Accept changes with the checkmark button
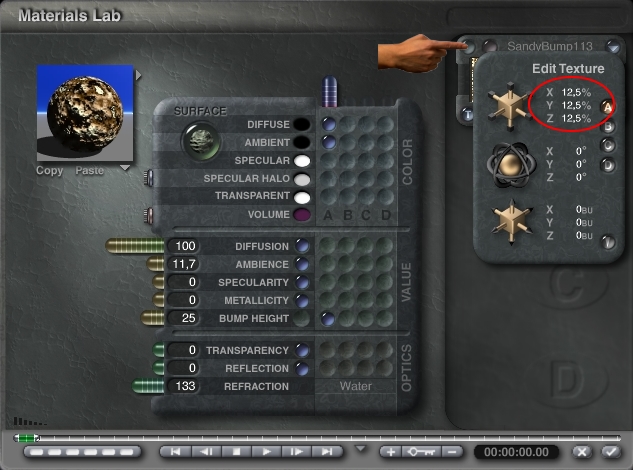 pos(610,452)
